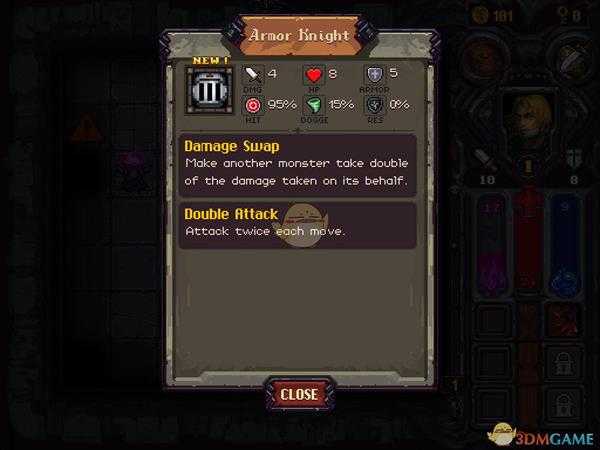Click the Armor Knight helmet portrait
600x450 pixels.
click(211, 93)
